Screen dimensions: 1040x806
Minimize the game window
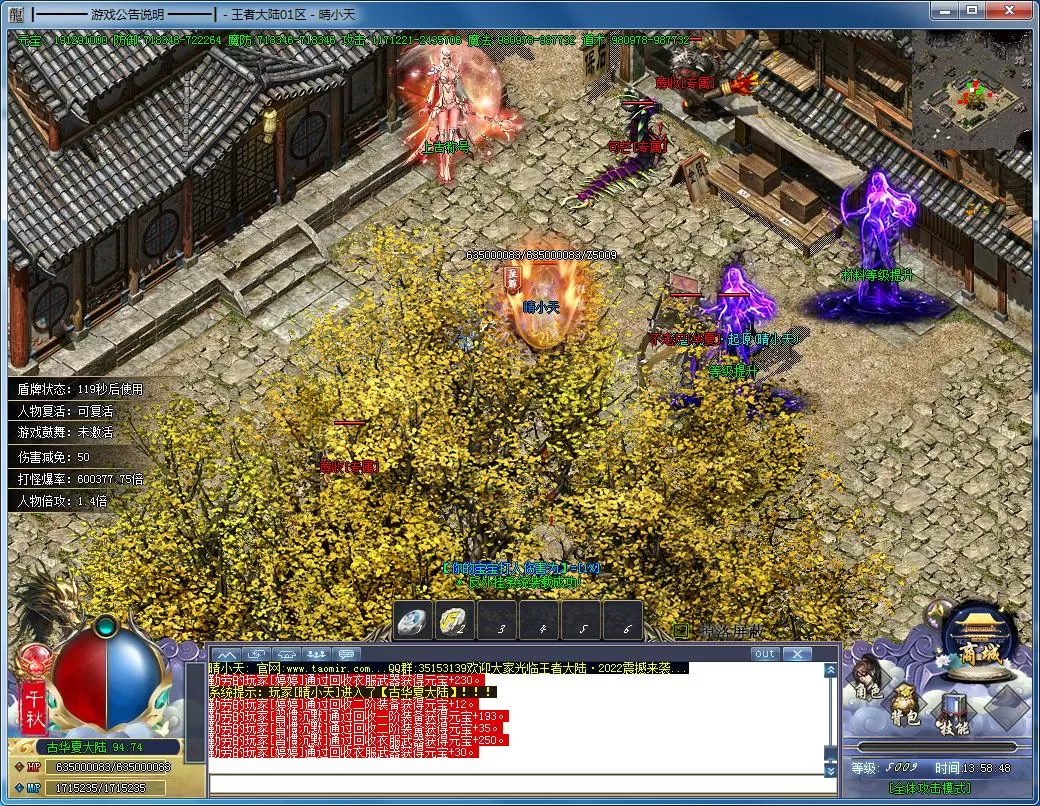click(x=945, y=10)
